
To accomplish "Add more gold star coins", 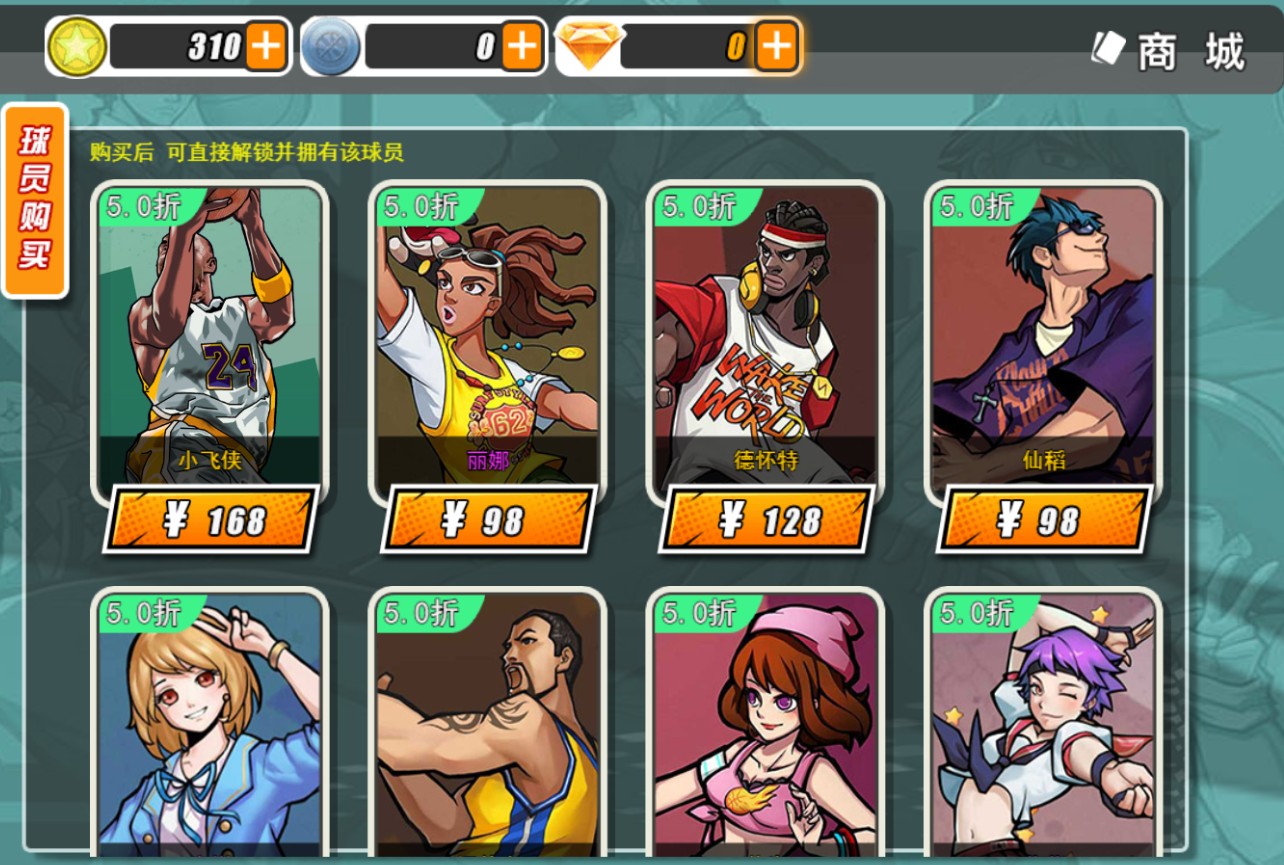I will coord(265,46).
